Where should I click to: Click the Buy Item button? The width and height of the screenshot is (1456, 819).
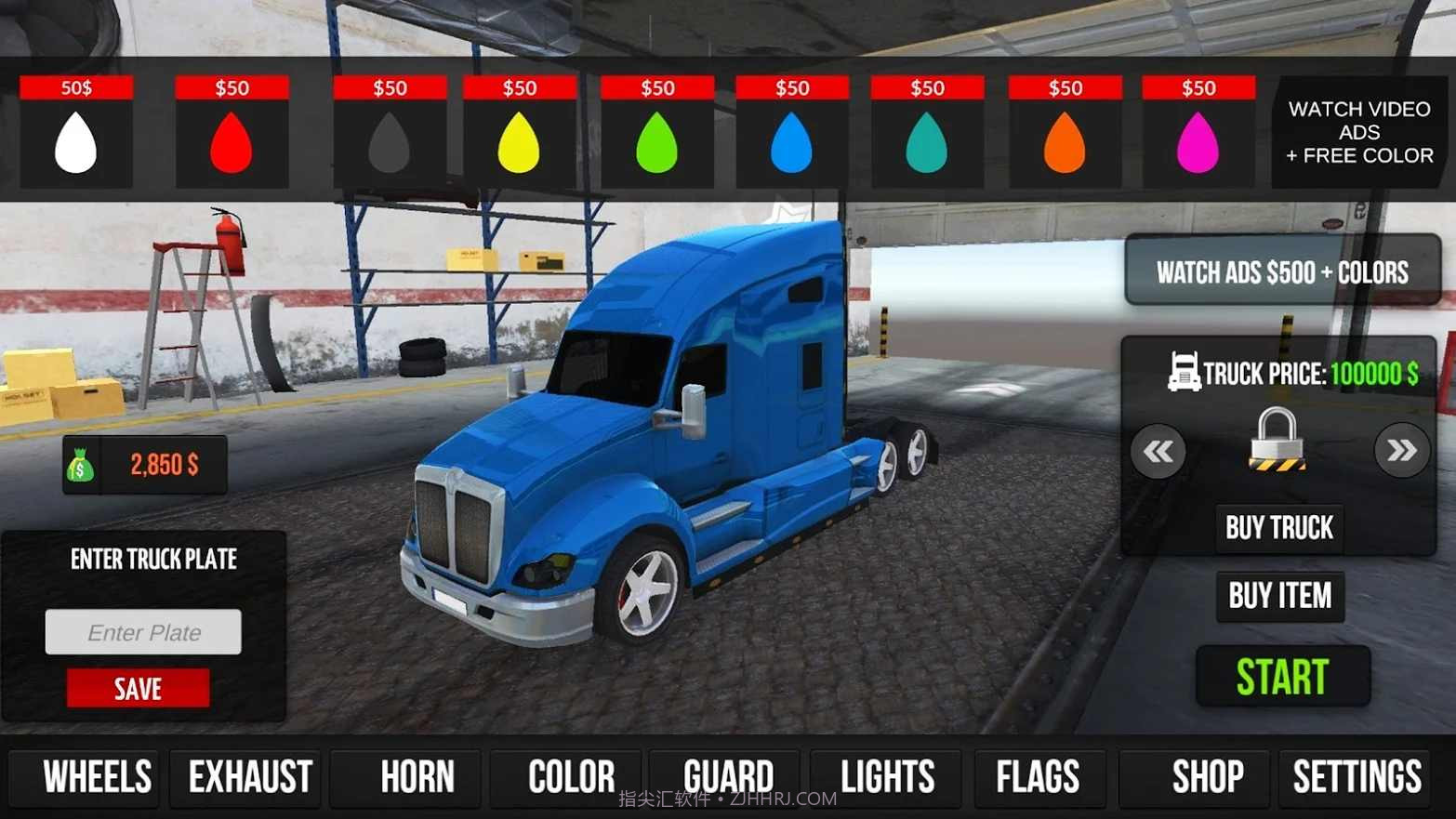(1279, 596)
